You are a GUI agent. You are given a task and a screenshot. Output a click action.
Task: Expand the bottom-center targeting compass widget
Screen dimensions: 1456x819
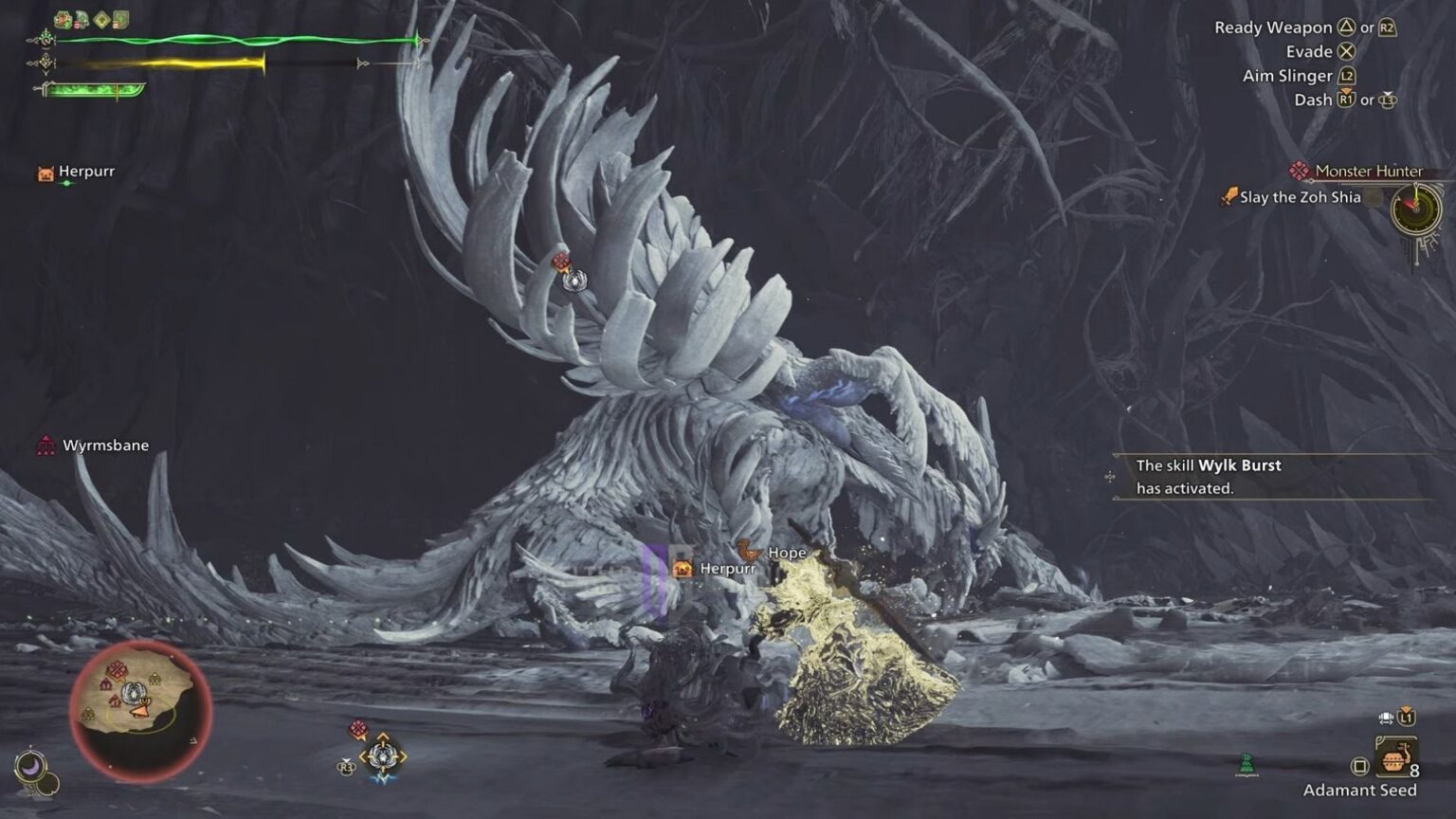pos(384,756)
